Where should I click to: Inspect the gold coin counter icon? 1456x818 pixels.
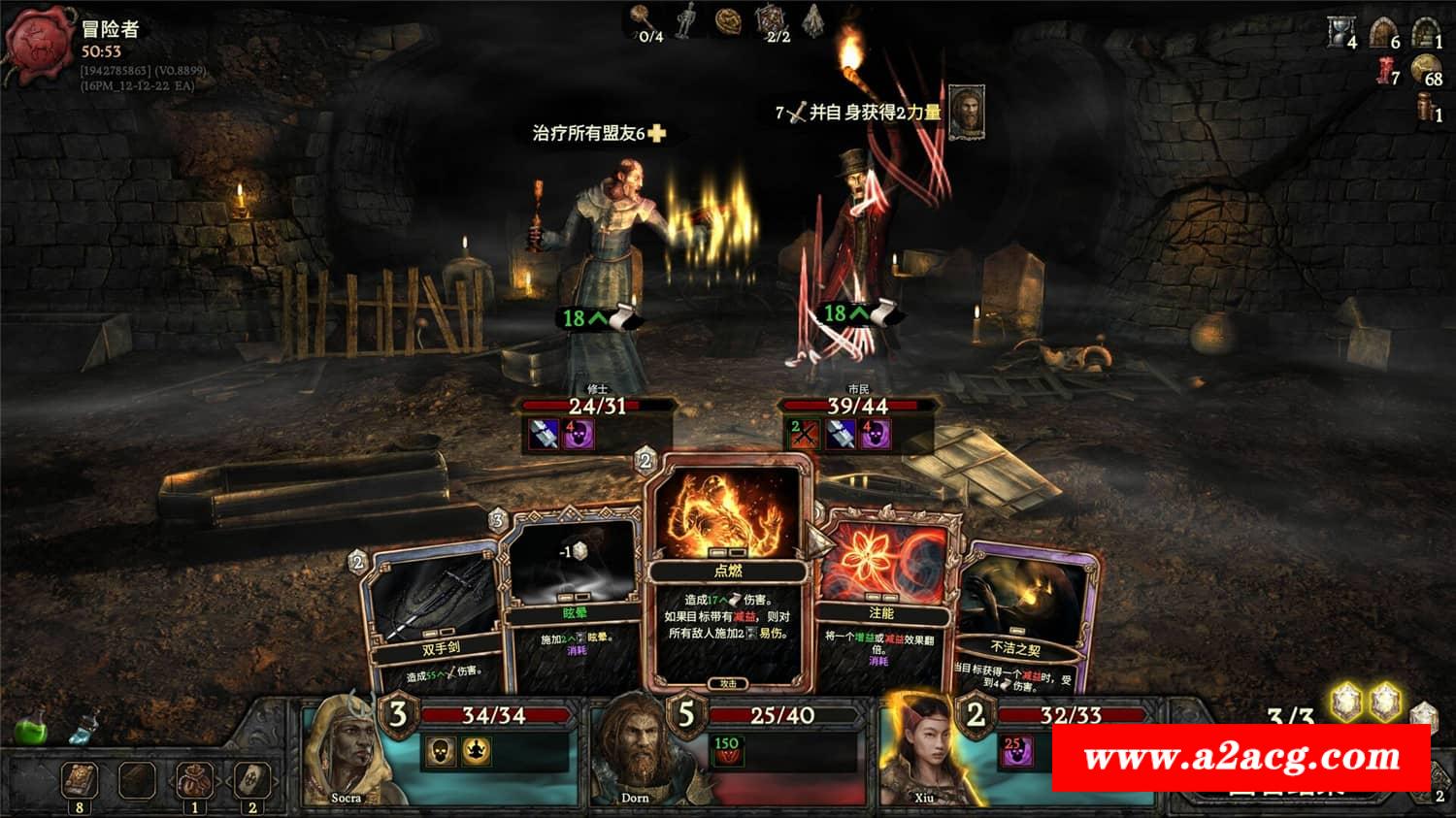coord(1425,69)
